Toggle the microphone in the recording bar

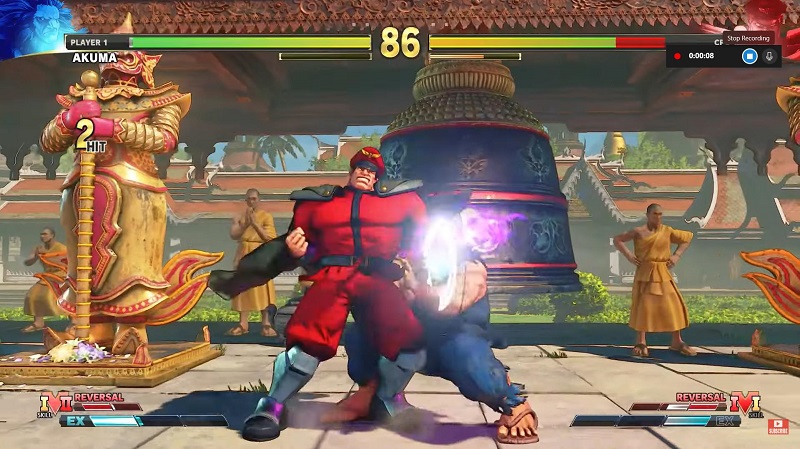(770, 56)
